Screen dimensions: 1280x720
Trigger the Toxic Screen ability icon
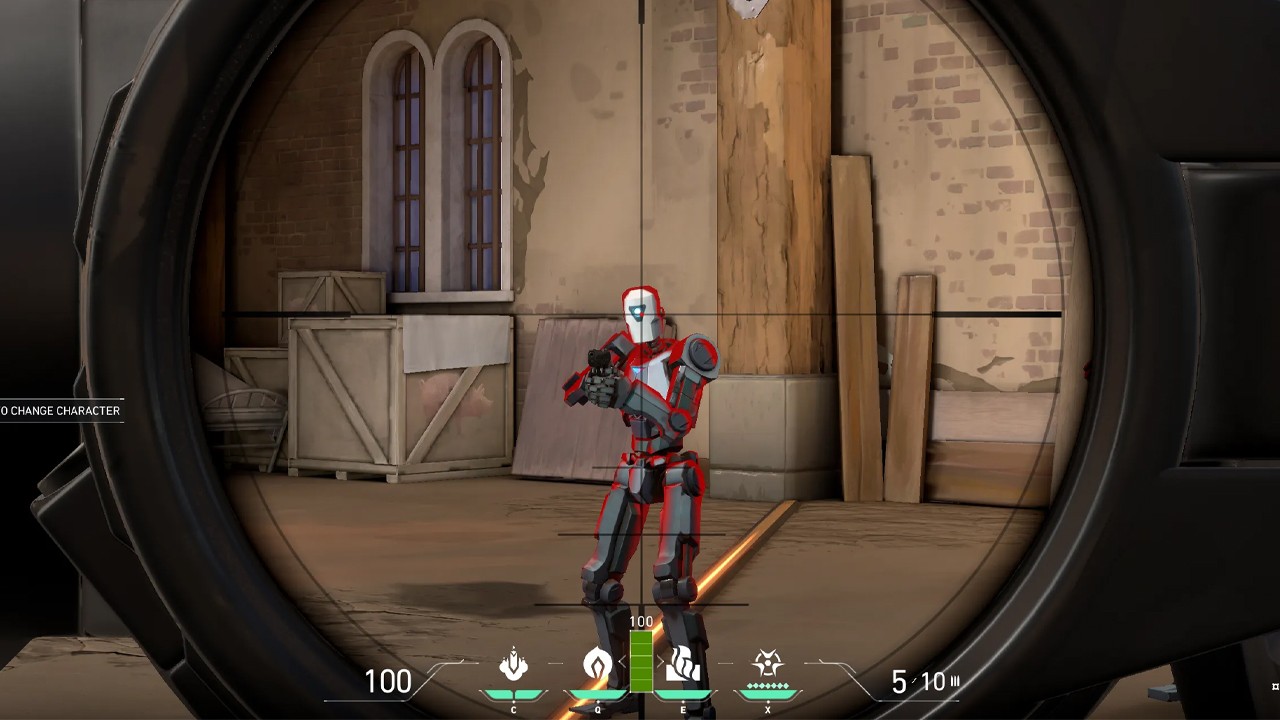pyautogui.click(x=685, y=664)
